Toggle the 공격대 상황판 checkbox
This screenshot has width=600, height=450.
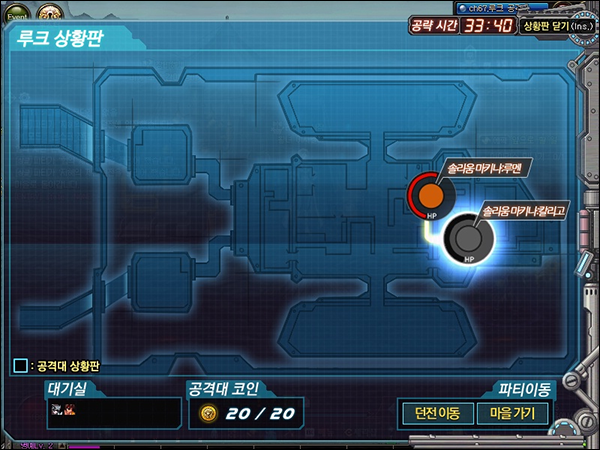tap(20, 366)
